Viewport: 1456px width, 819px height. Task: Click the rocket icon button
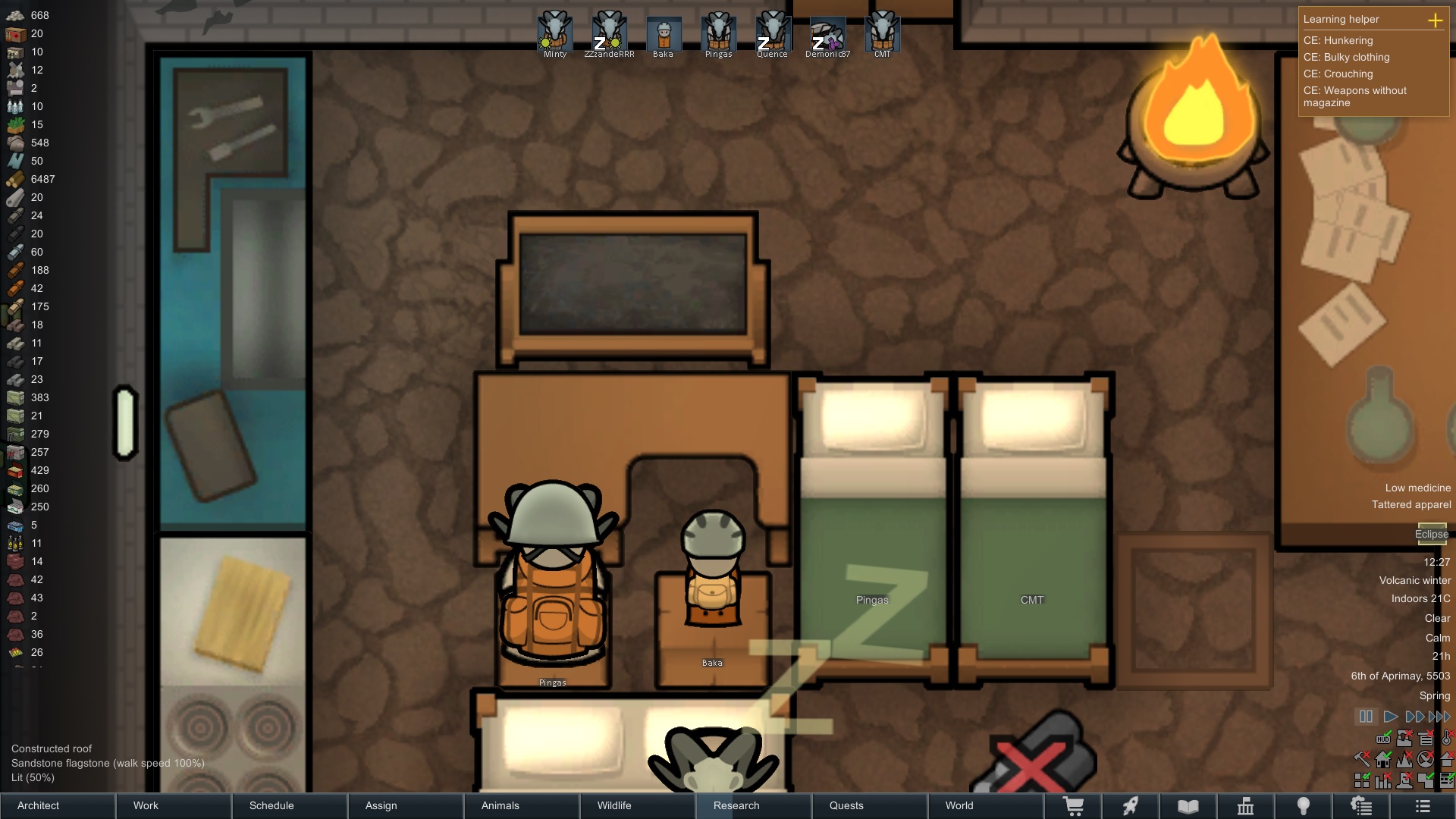point(1131,806)
